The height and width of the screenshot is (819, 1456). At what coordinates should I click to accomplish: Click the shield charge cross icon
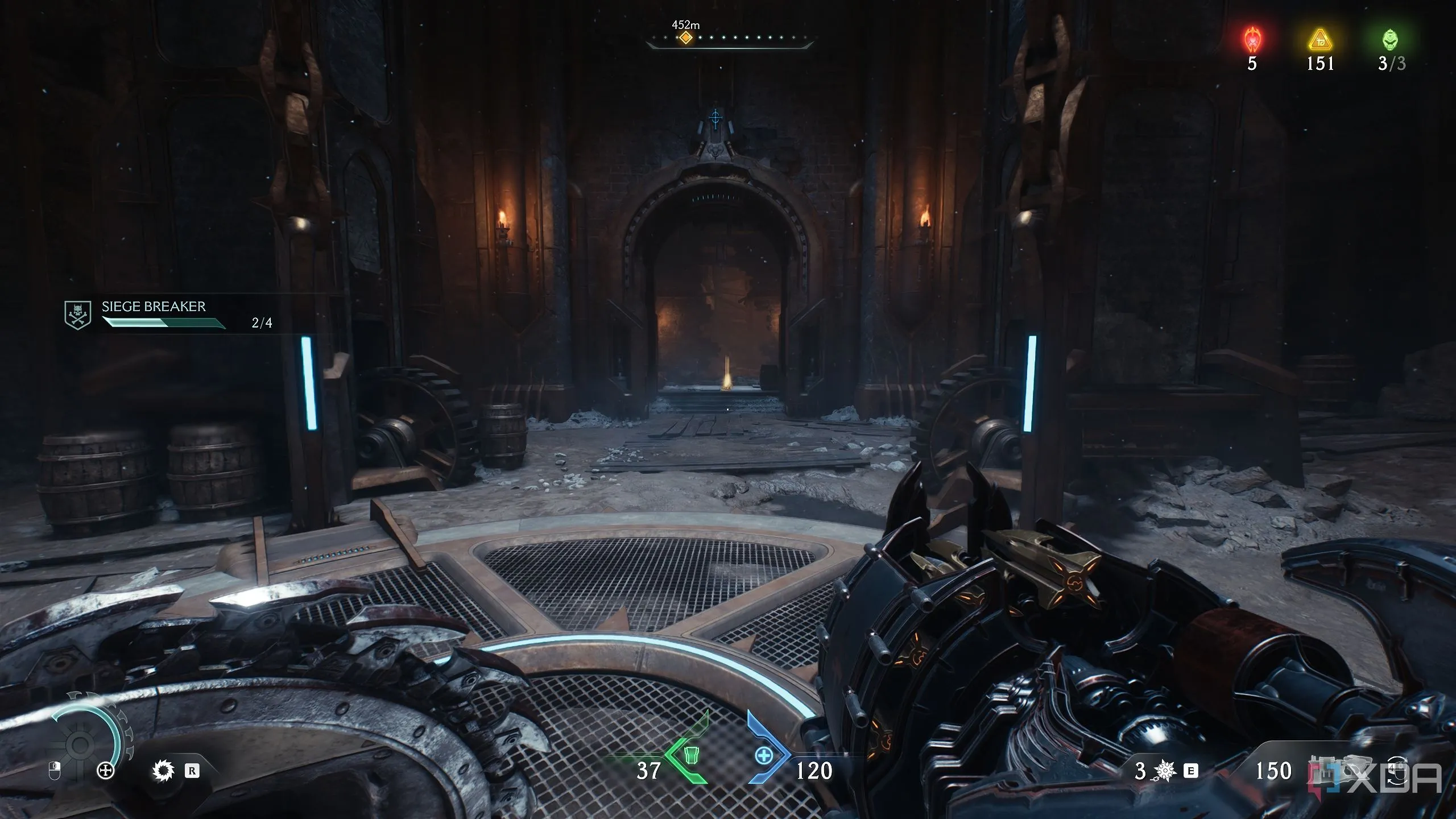click(106, 771)
